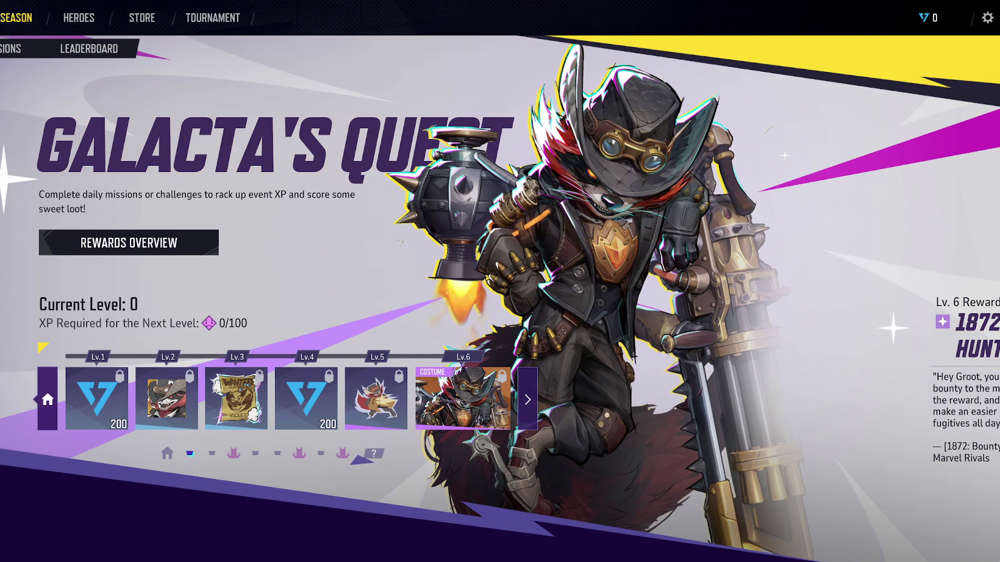Select the Lv.1 currency reward tile
This screenshot has height=562, width=1000.
click(x=97, y=398)
